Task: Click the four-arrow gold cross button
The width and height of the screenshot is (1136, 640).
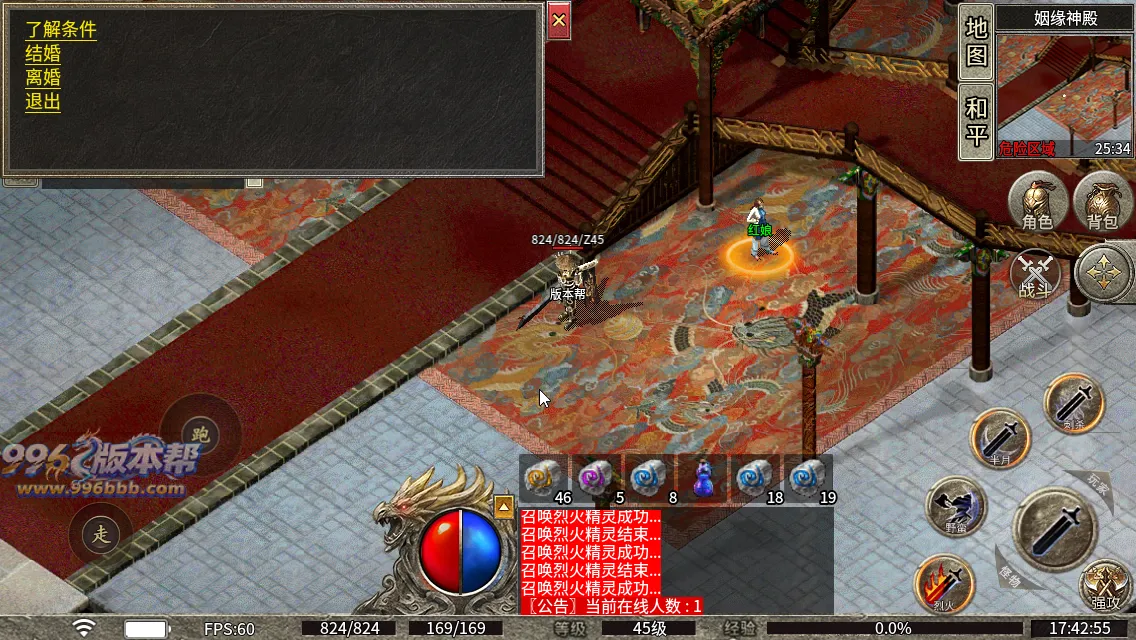Action: coord(1104,272)
